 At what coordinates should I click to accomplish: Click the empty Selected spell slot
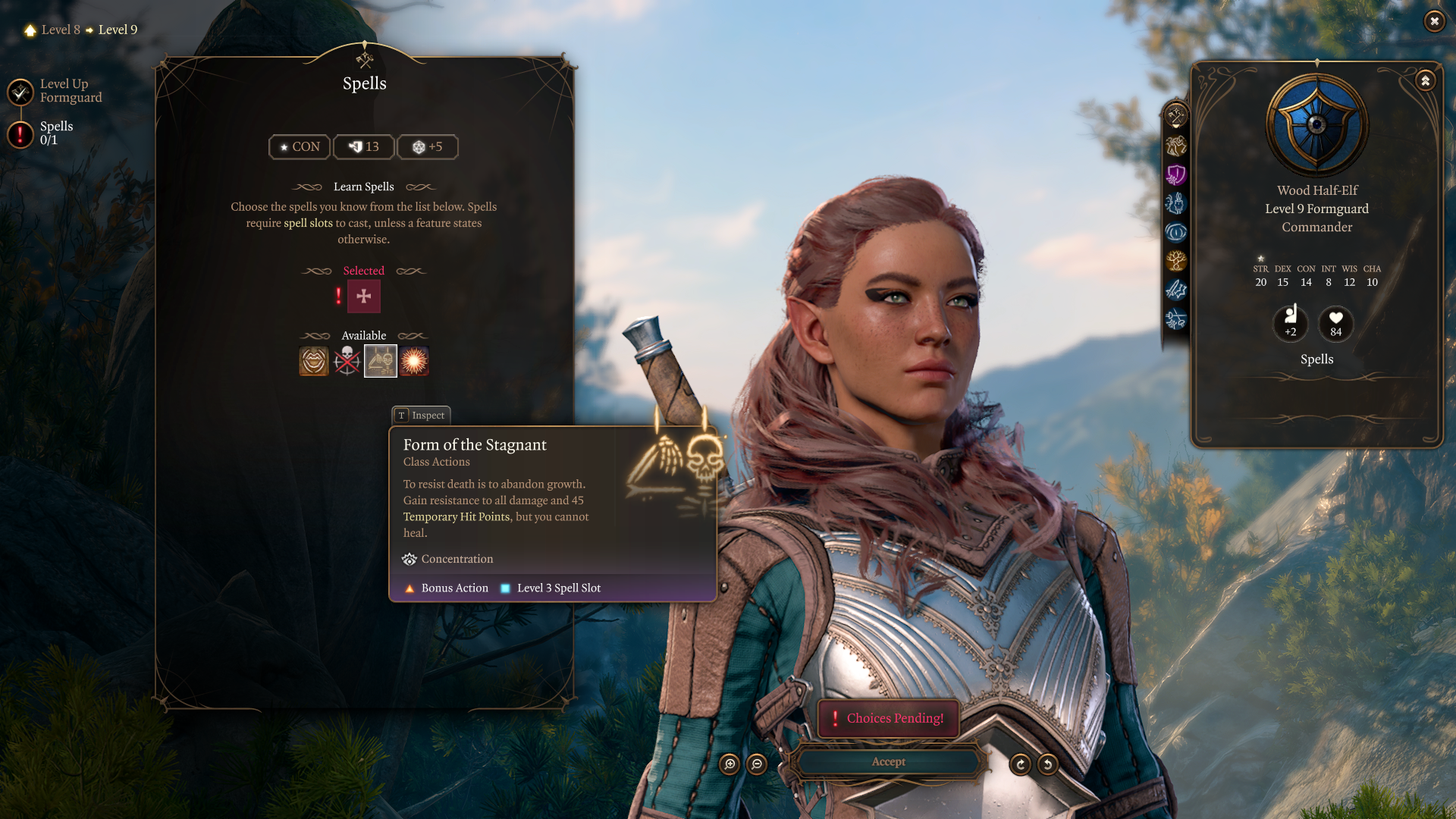pyautogui.click(x=364, y=297)
